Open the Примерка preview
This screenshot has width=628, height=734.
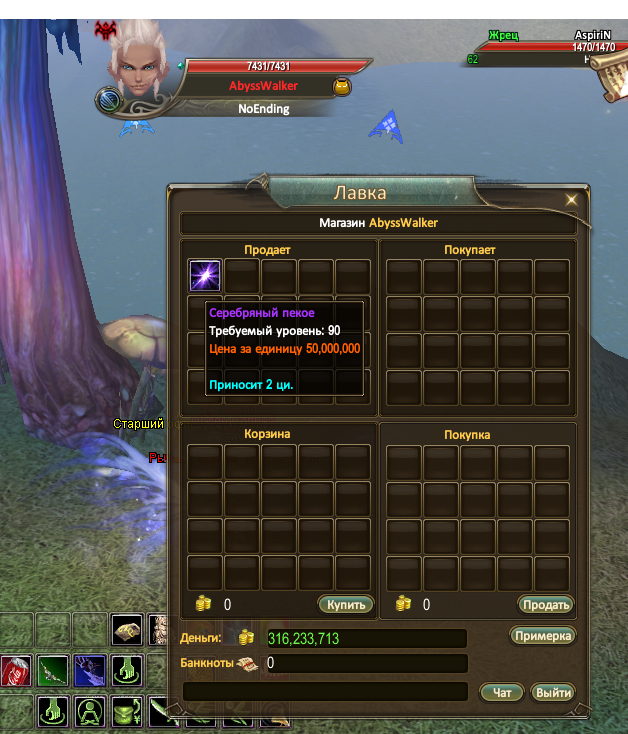543,636
